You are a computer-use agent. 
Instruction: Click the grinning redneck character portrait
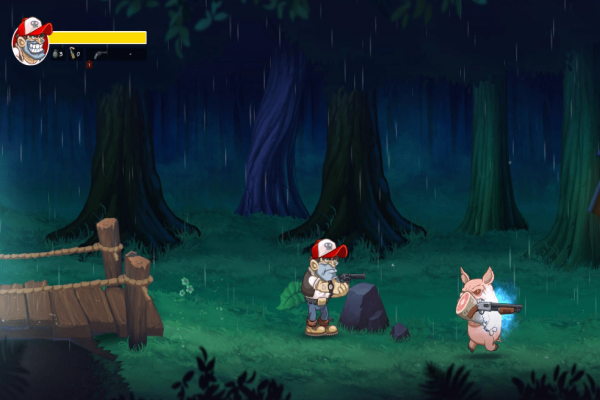point(30,41)
